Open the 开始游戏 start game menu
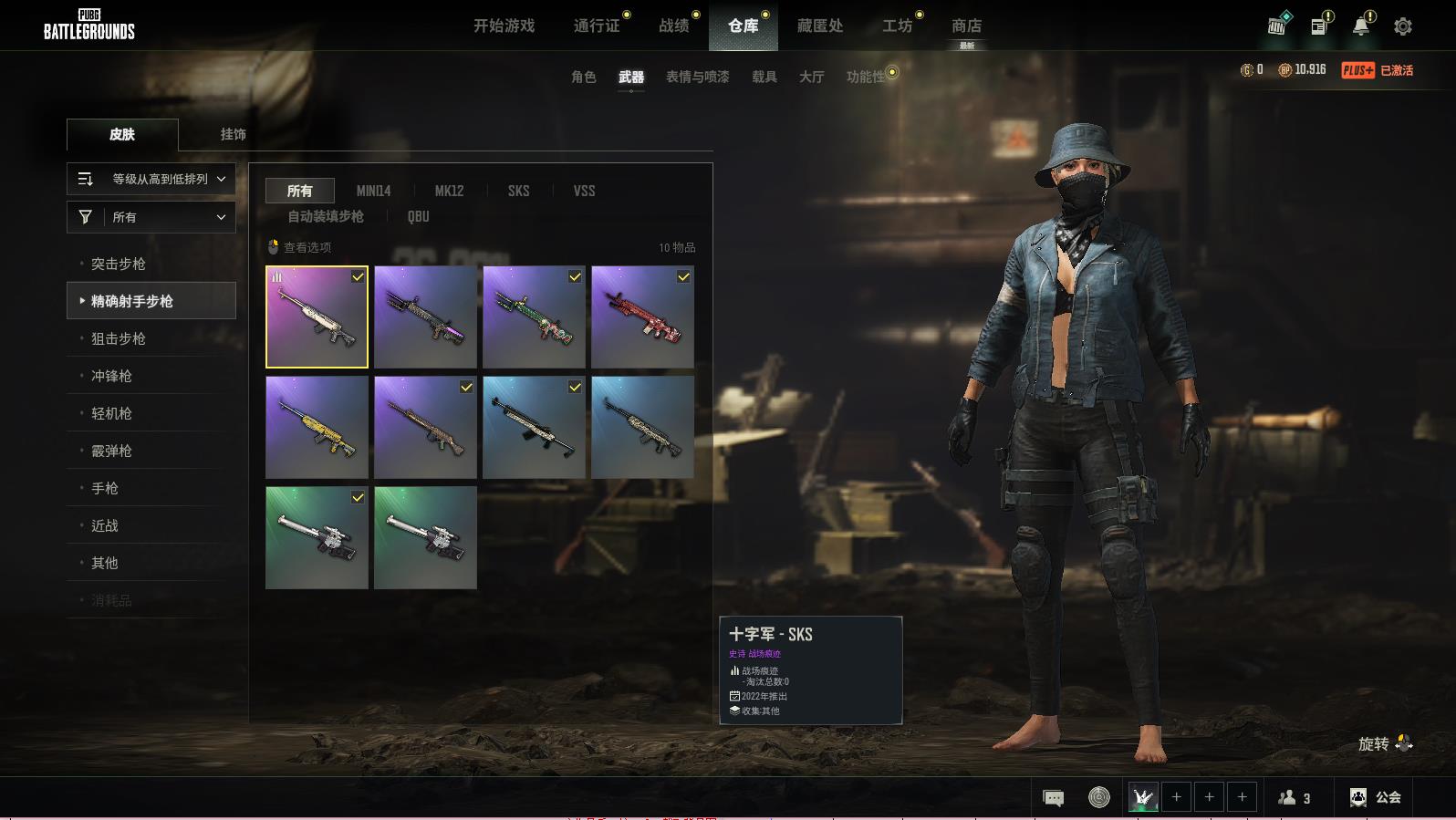 (504, 26)
